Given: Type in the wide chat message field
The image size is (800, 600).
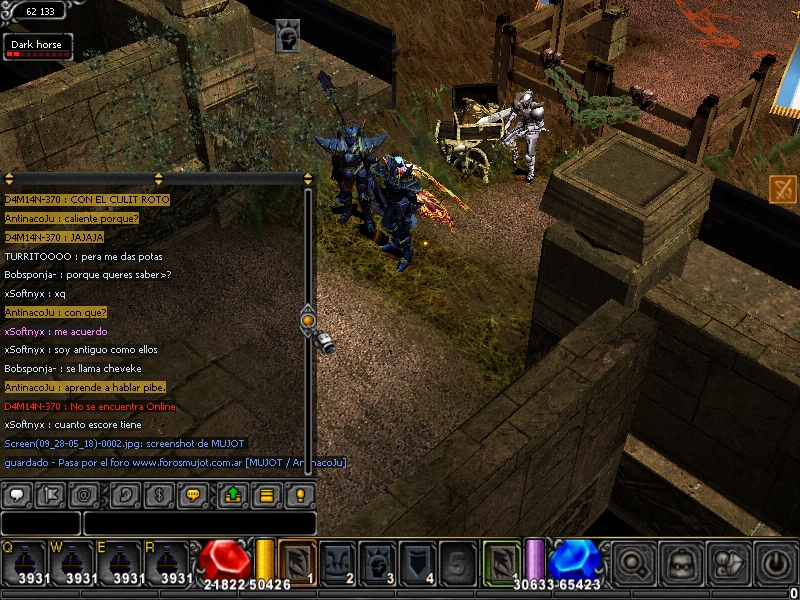Looking at the screenshot, I should pyautogui.click(x=199, y=523).
